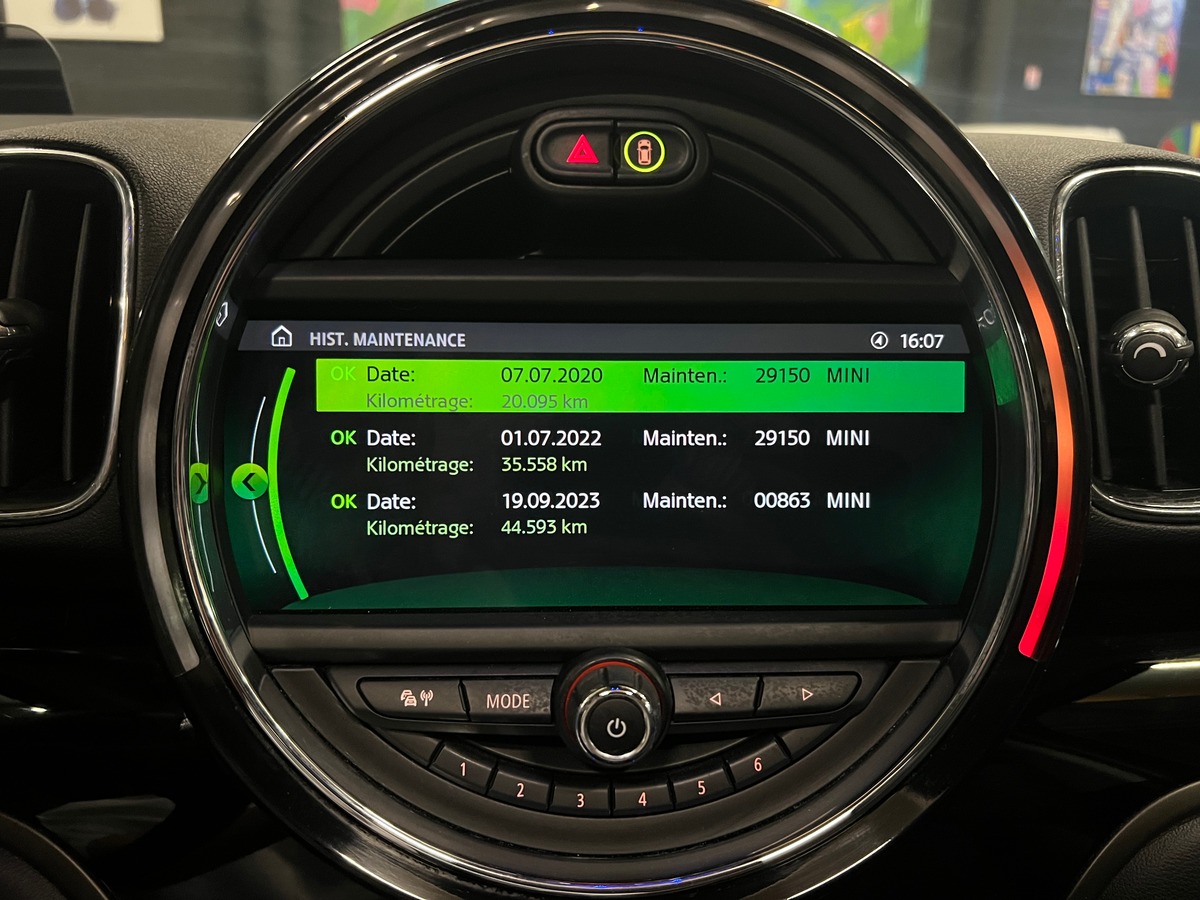The height and width of the screenshot is (900, 1200).
Task: Select the 07.07.2020 maintenance entry
Action: (x=640, y=387)
